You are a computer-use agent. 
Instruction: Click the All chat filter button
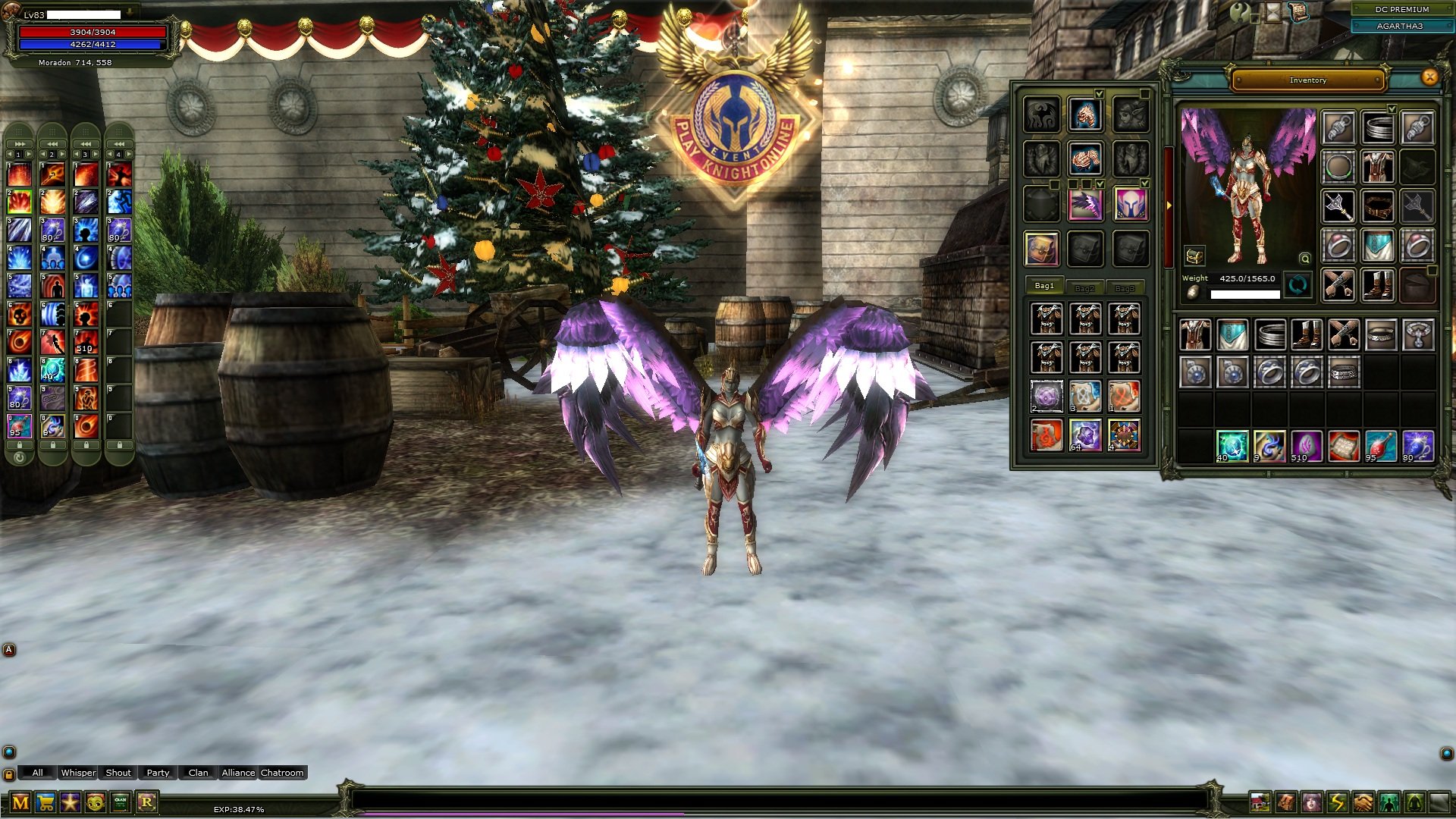(x=37, y=773)
